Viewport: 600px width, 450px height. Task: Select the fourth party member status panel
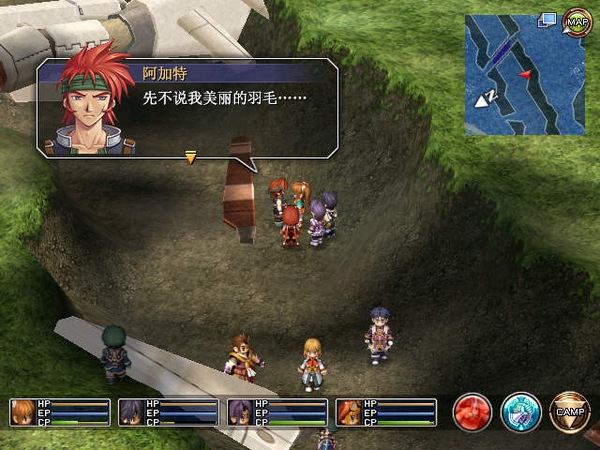386,412
